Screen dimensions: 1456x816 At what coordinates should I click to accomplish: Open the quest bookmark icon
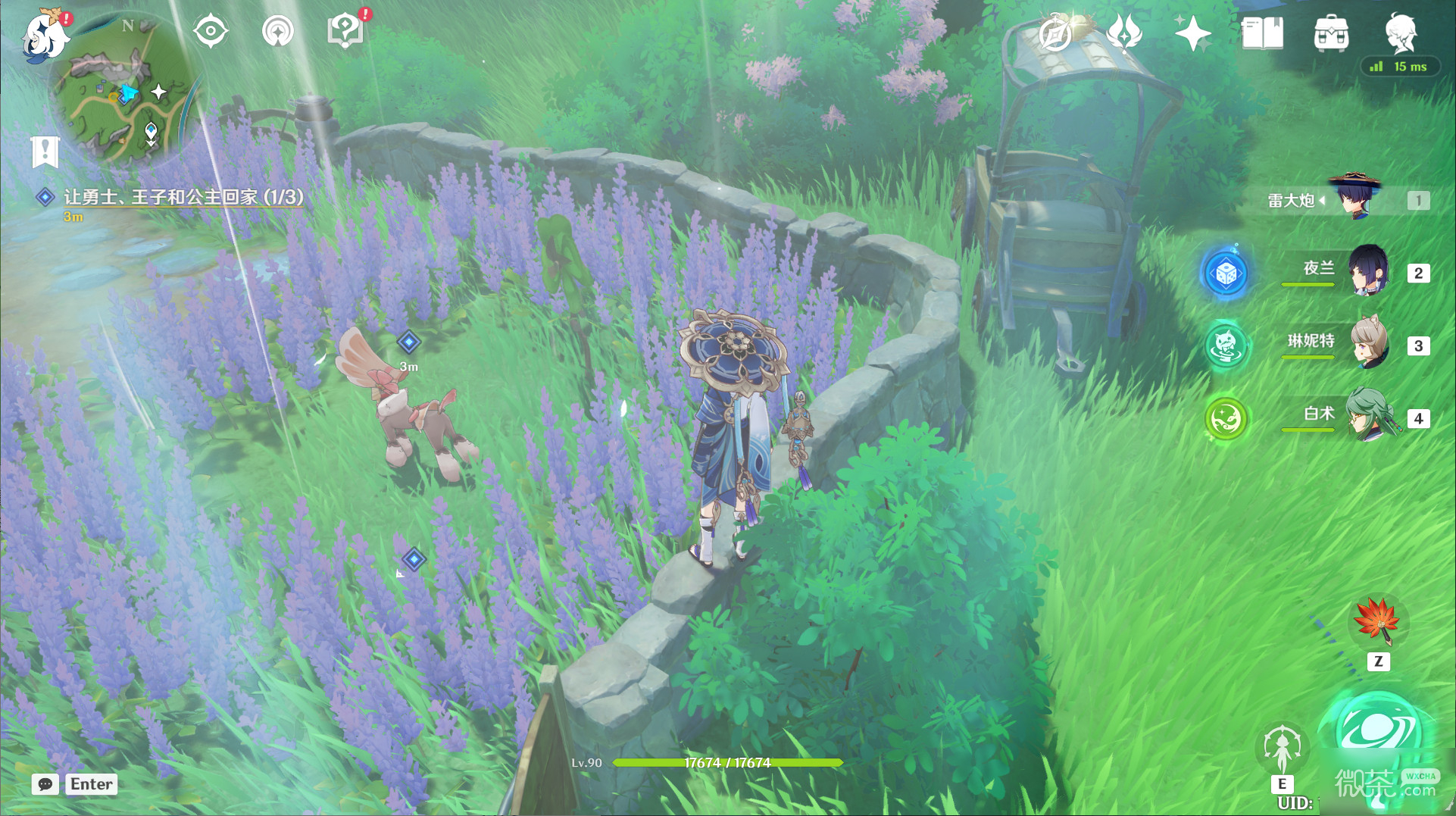(45, 152)
